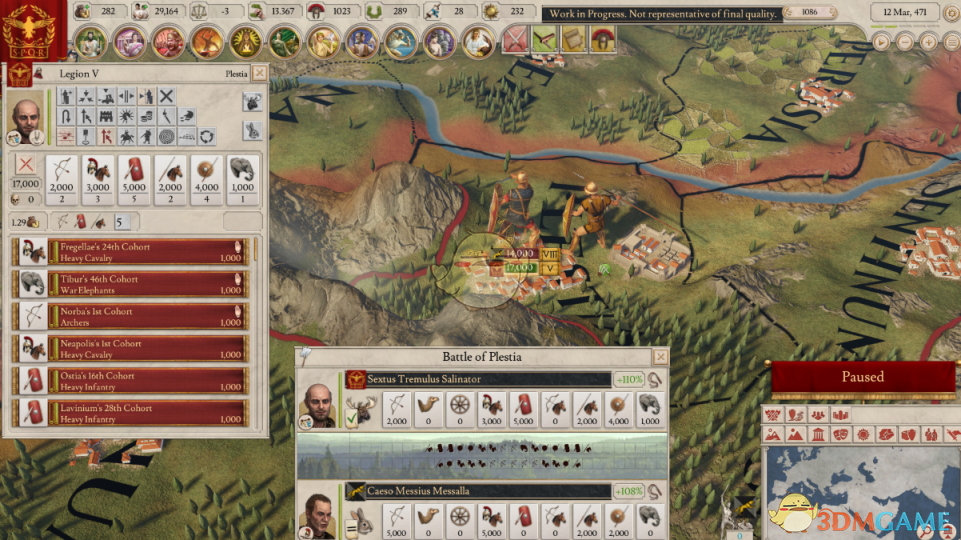Screen dimensions: 961x540
Task: Close the Battle of Plestia window
Action: click(x=660, y=357)
